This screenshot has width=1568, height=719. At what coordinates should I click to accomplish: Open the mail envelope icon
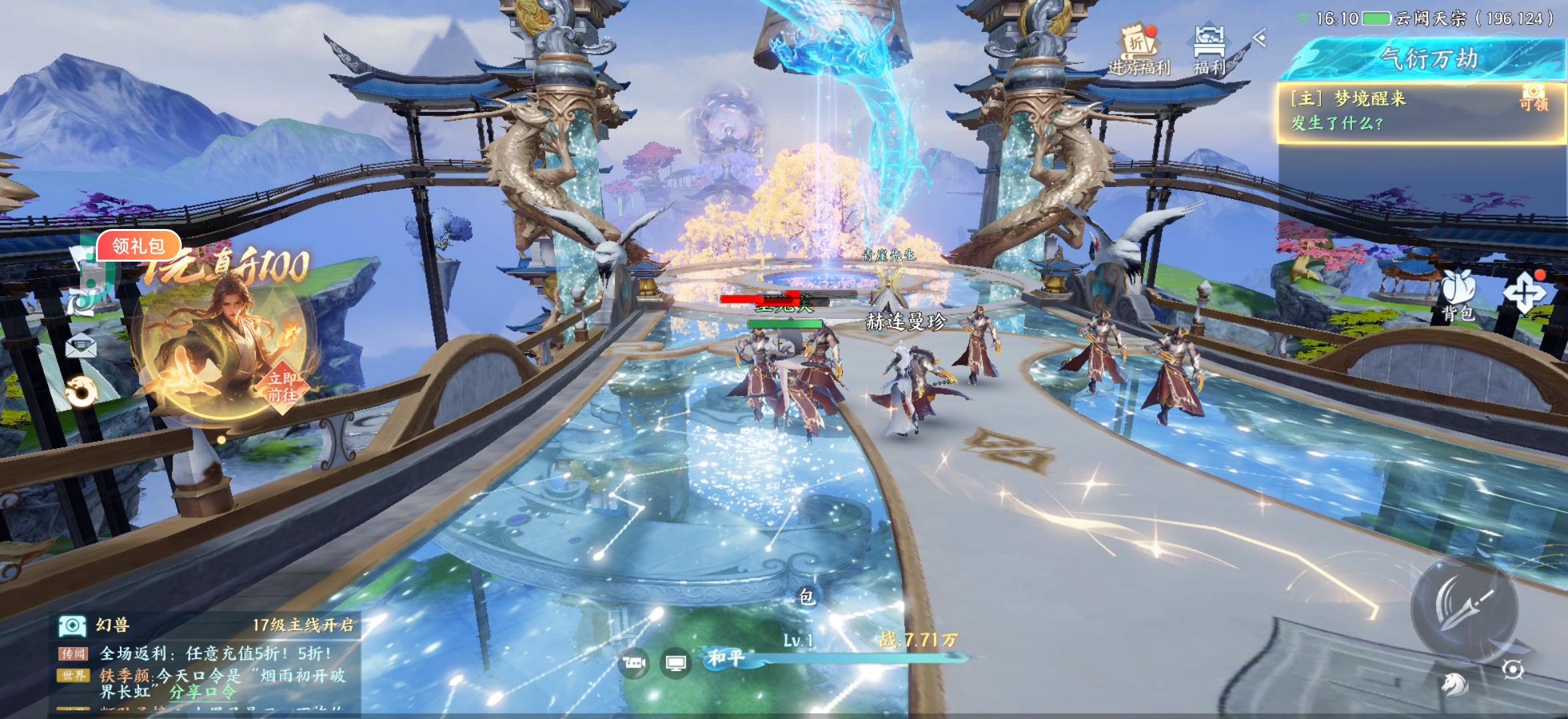point(81,346)
